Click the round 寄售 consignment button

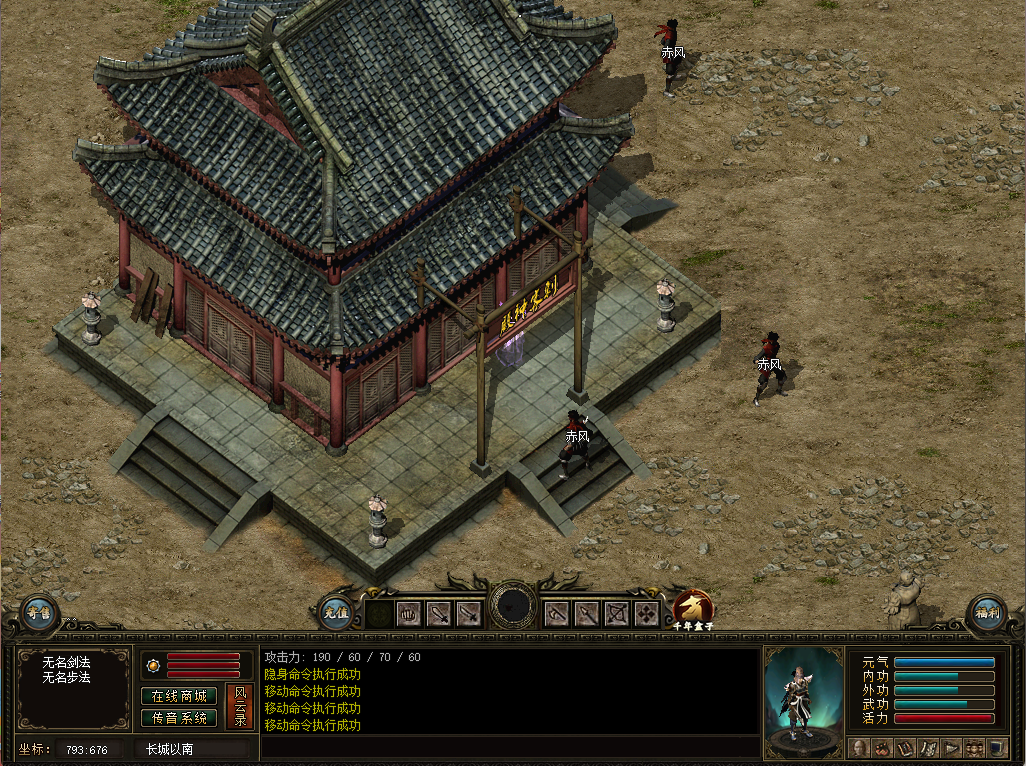(39, 613)
